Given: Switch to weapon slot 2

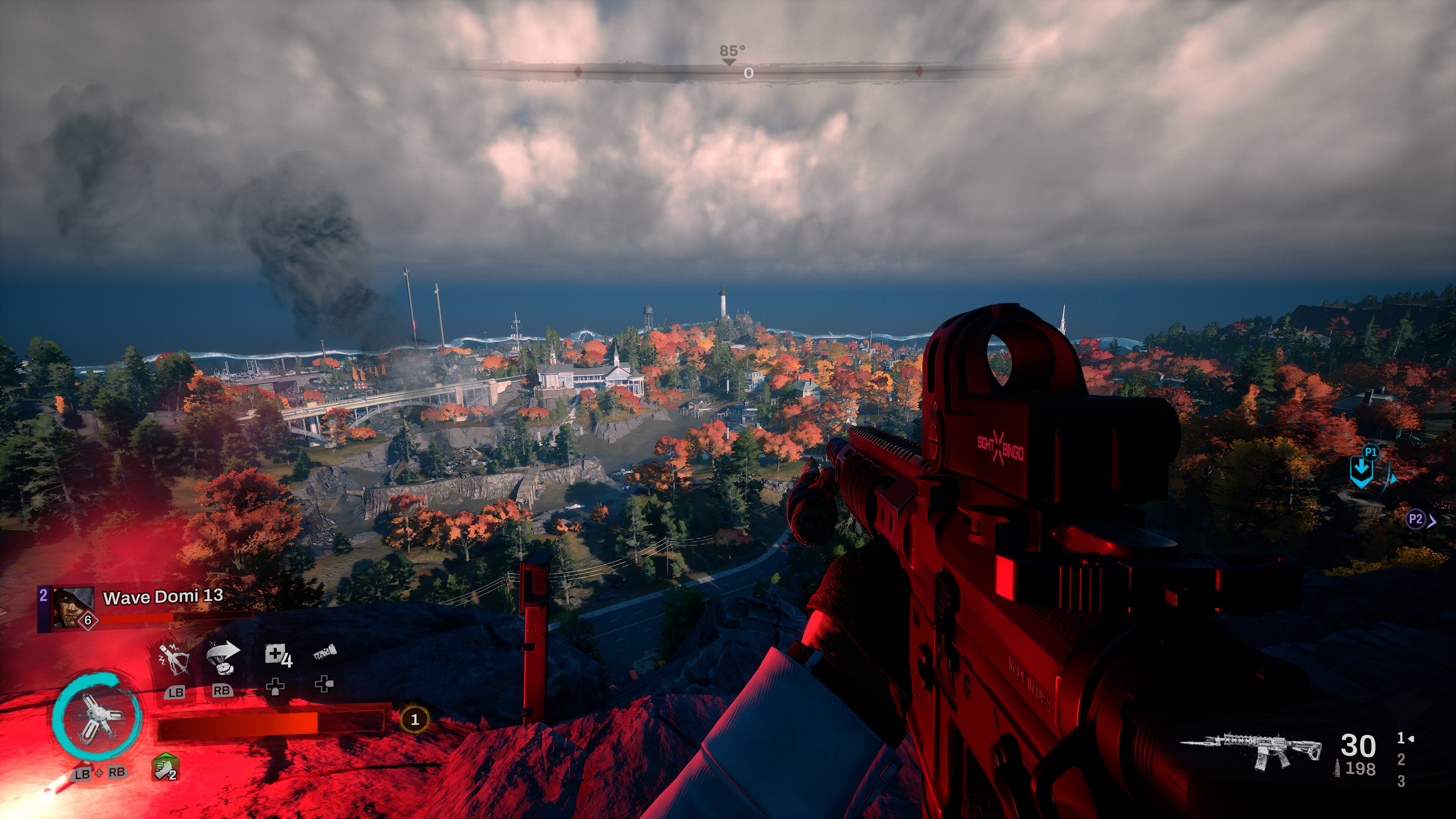Looking at the screenshot, I should click(1401, 759).
